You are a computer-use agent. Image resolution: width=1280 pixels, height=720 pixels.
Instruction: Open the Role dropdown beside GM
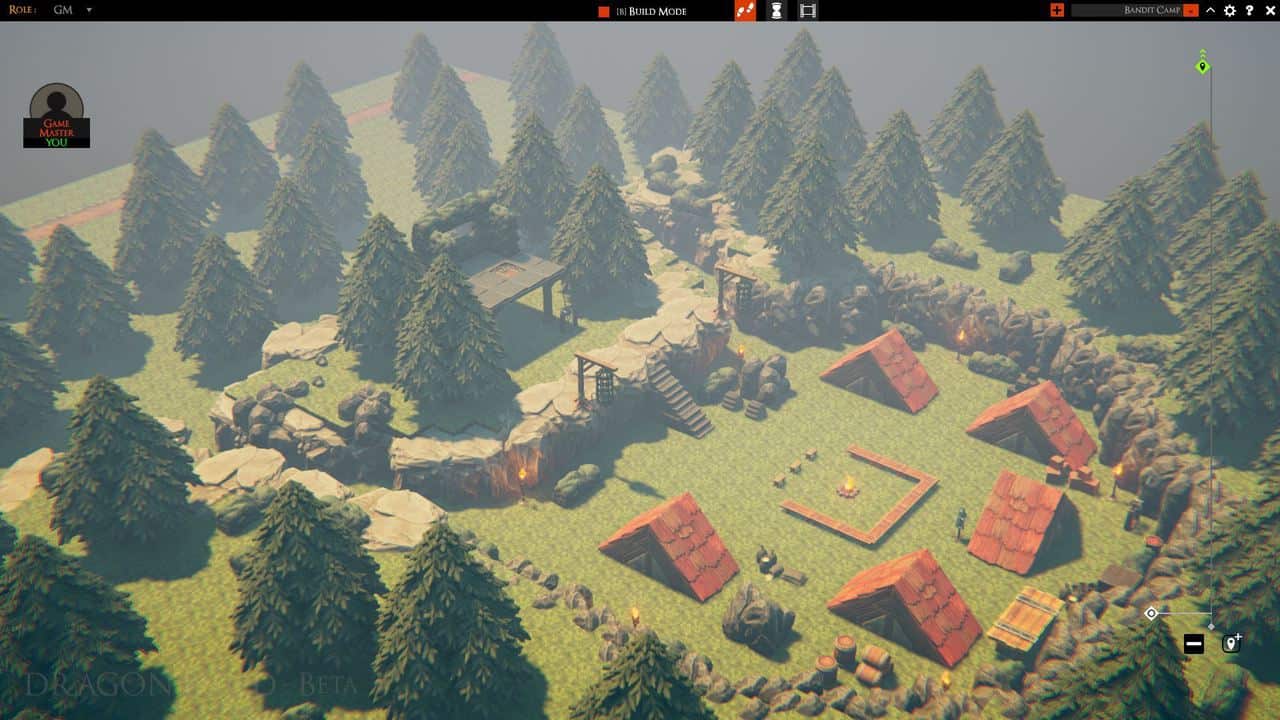tap(88, 10)
